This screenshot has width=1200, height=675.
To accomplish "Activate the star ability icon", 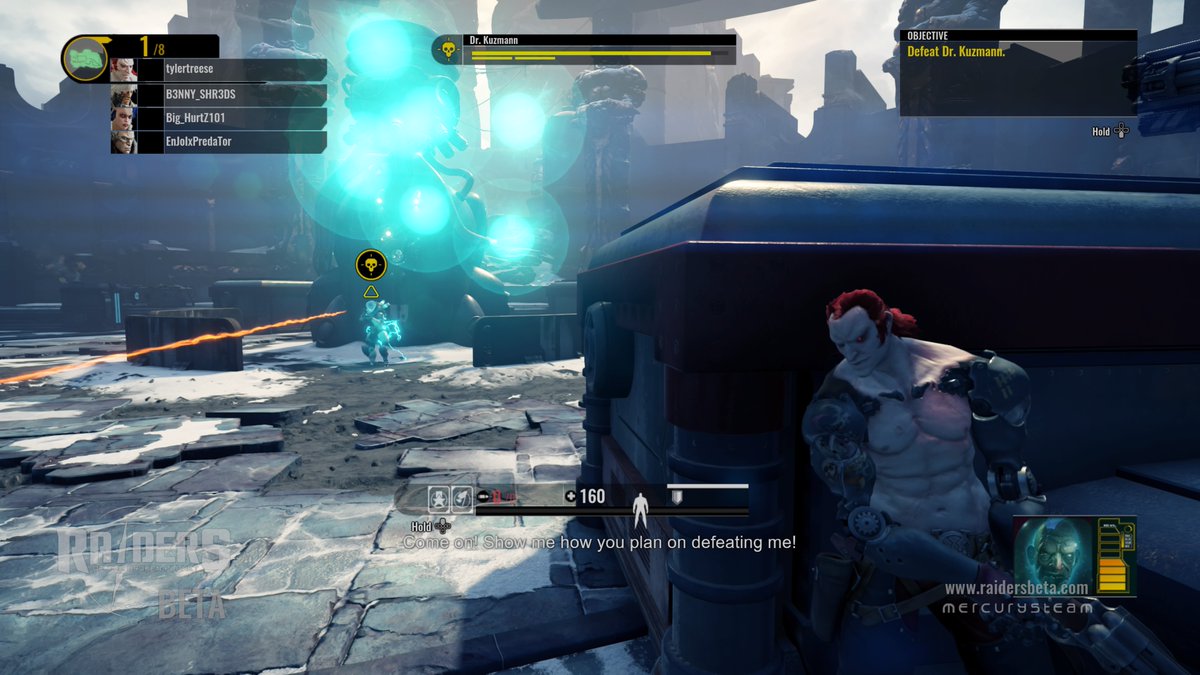I will pos(439,498).
